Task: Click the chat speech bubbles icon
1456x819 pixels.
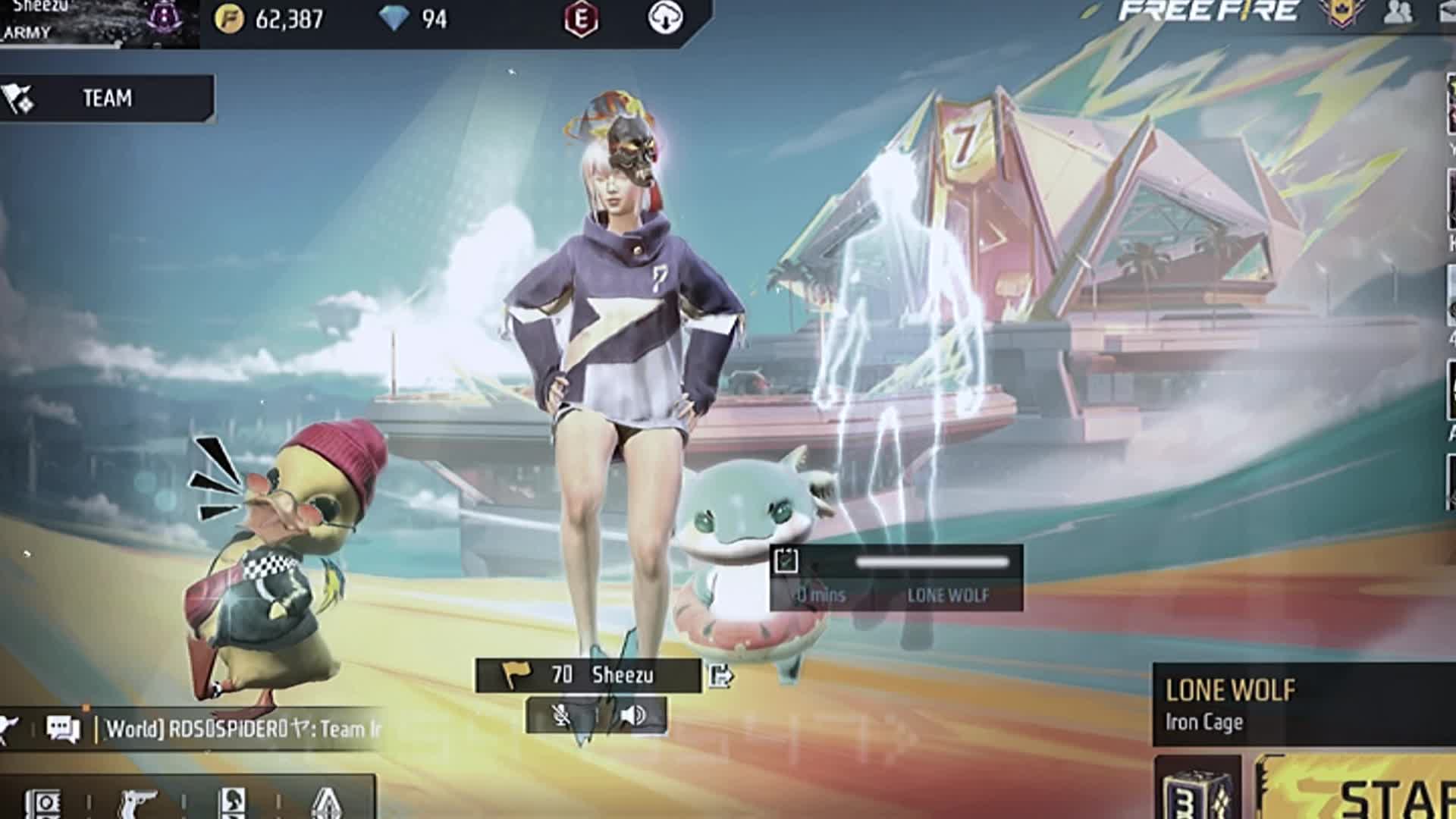Action: point(63,729)
